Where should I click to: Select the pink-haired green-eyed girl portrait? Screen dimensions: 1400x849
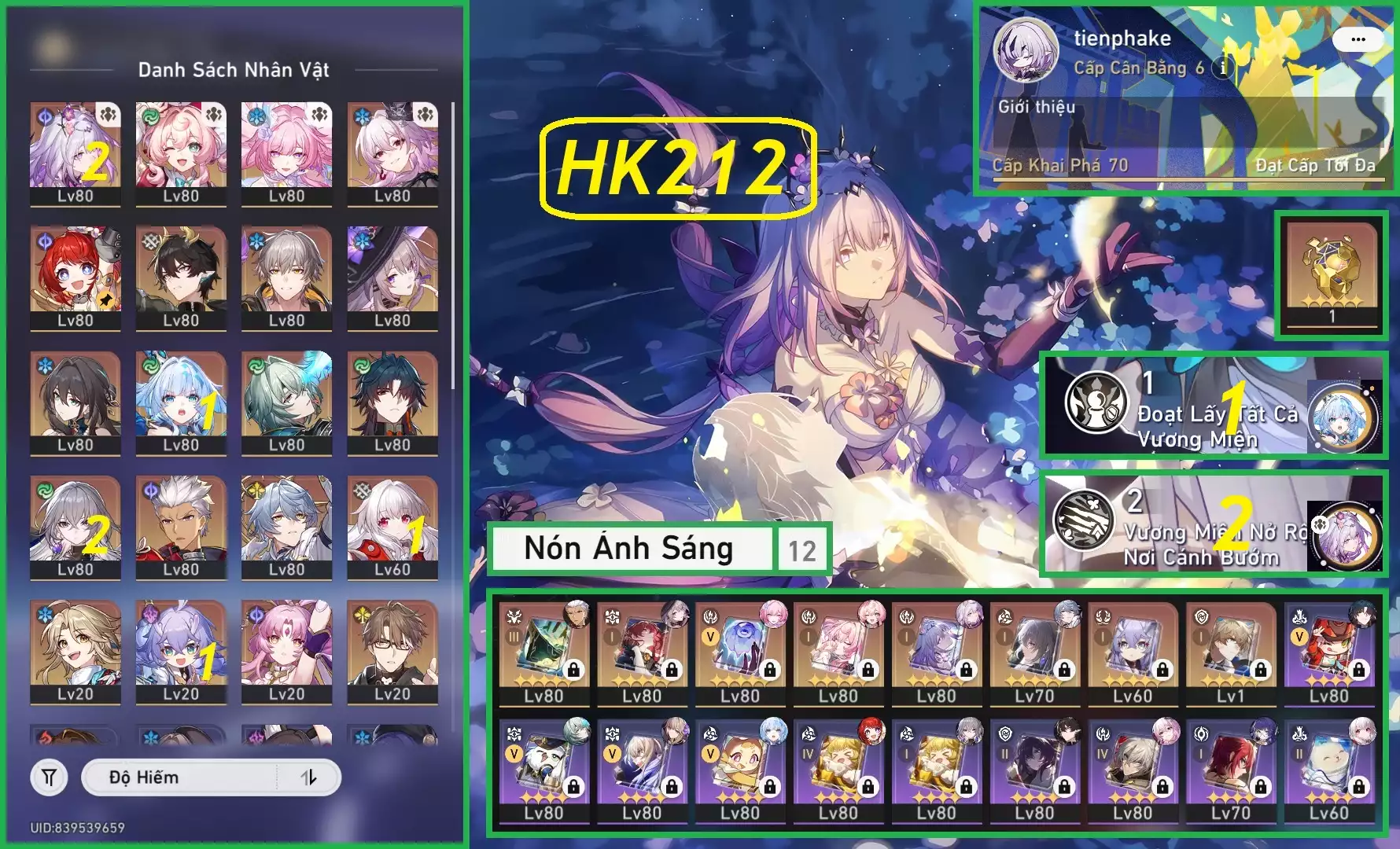point(181,153)
